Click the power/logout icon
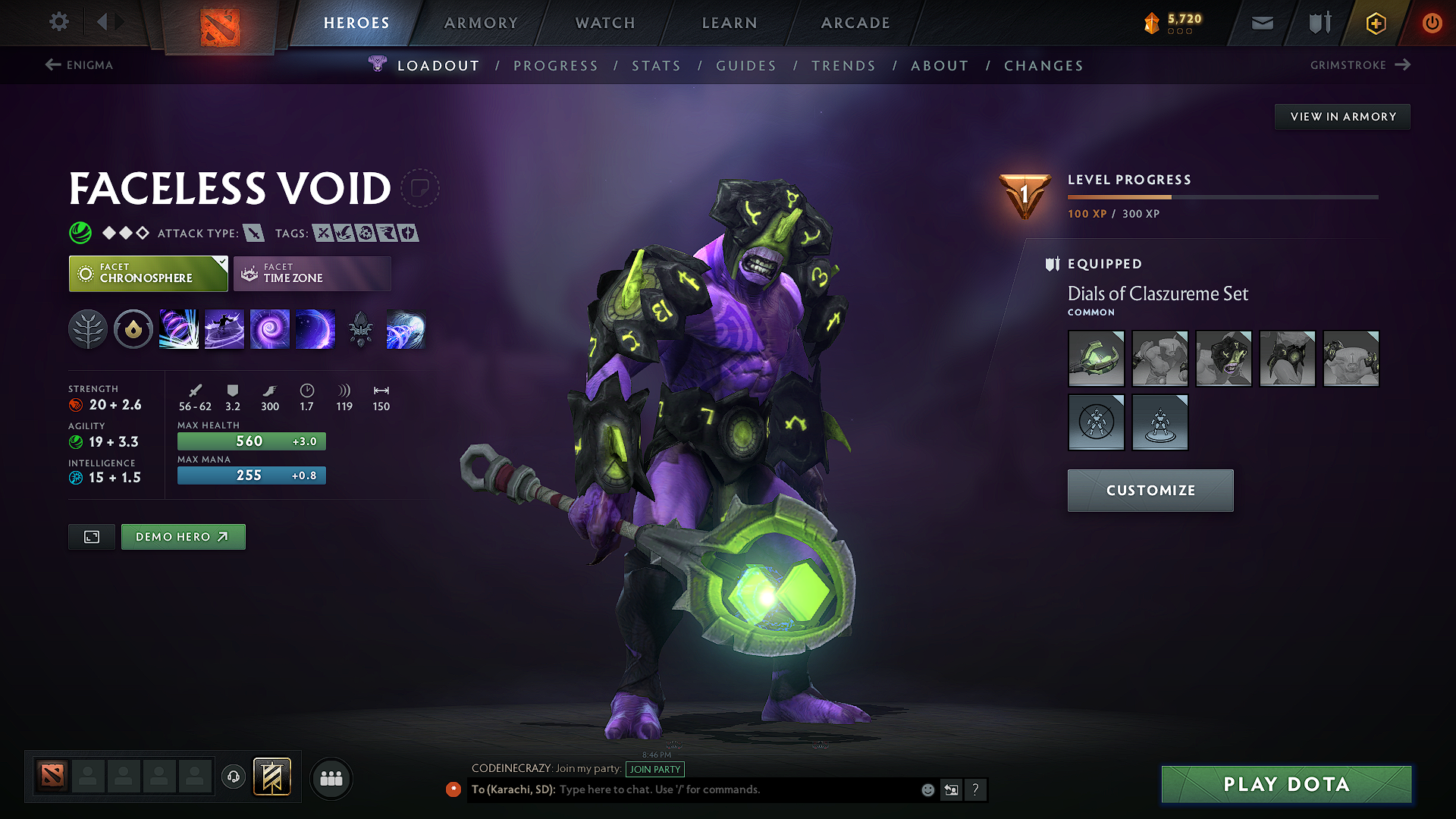 (1432, 23)
